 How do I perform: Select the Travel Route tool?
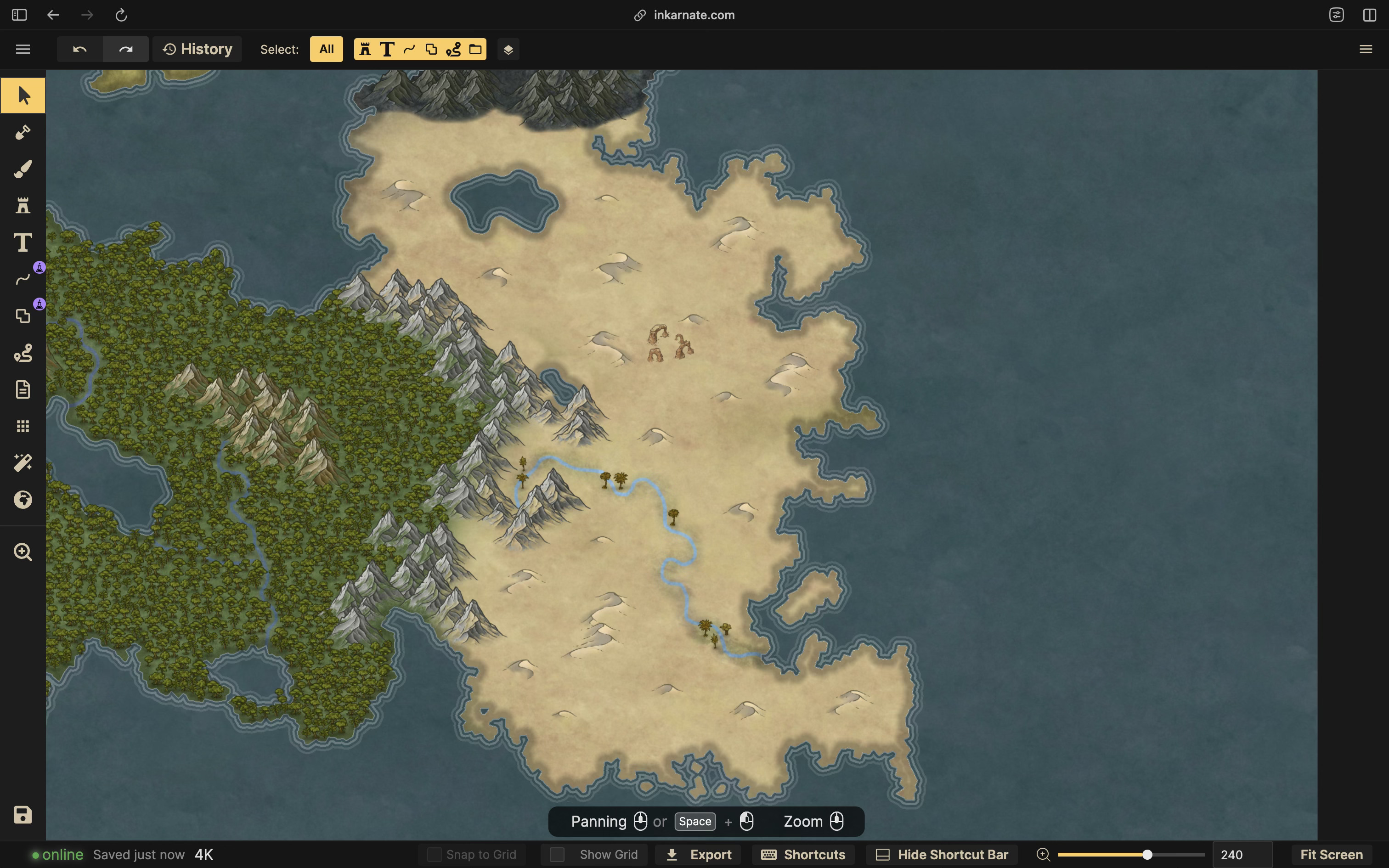[x=23, y=353]
